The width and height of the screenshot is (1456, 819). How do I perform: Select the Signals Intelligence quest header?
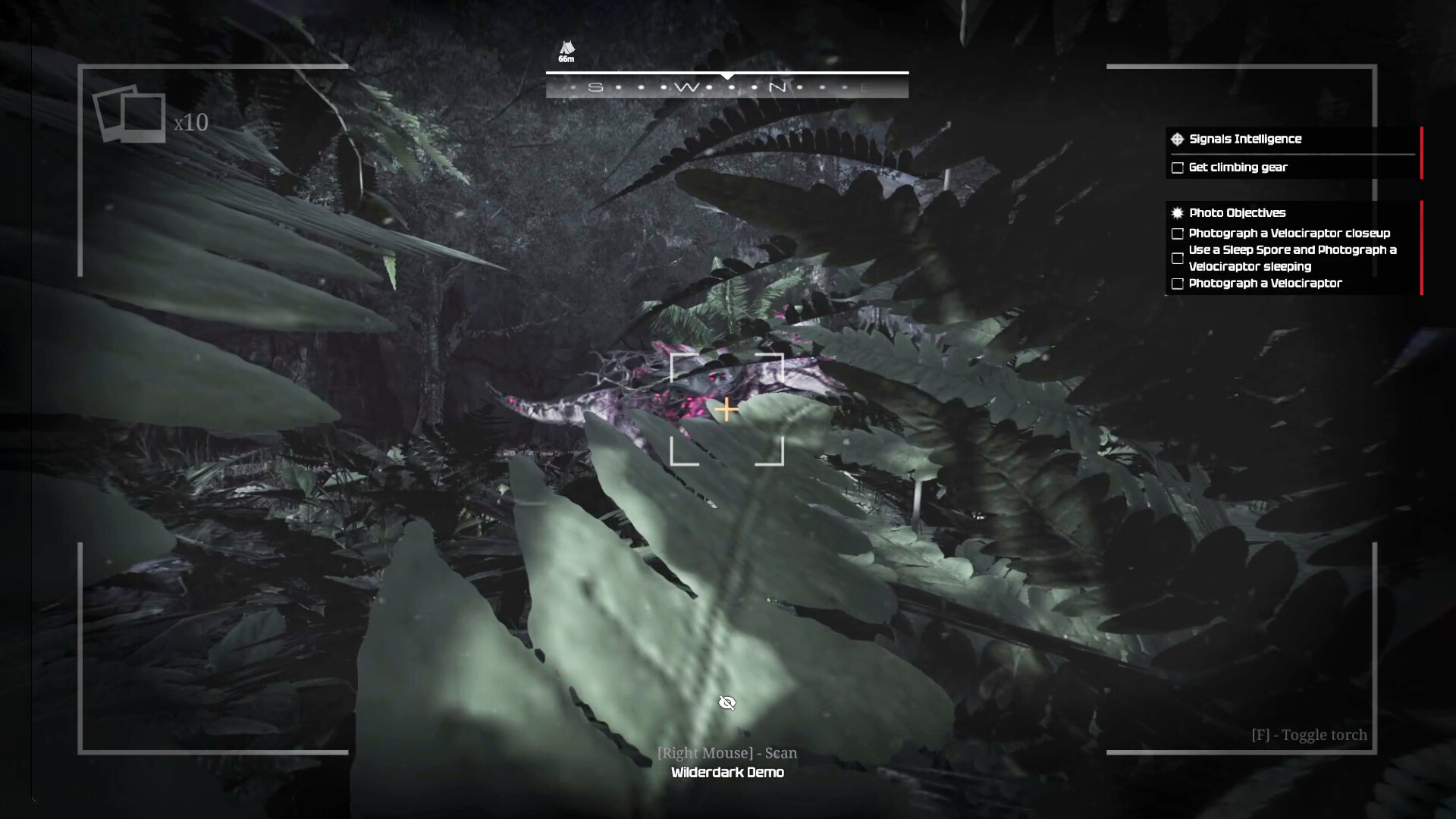1244,139
